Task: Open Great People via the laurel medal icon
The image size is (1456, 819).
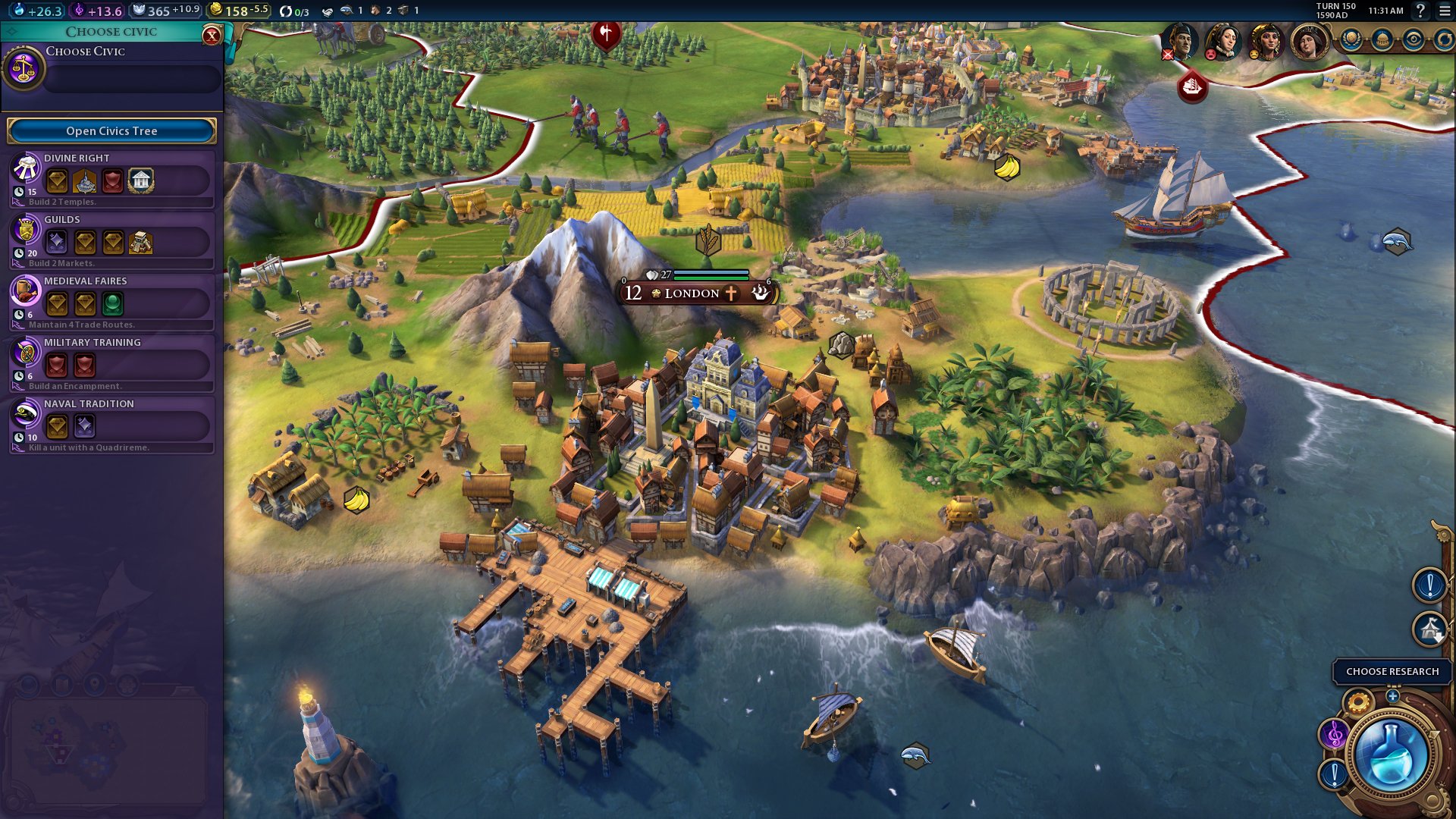Action: [x=1353, y=38]
